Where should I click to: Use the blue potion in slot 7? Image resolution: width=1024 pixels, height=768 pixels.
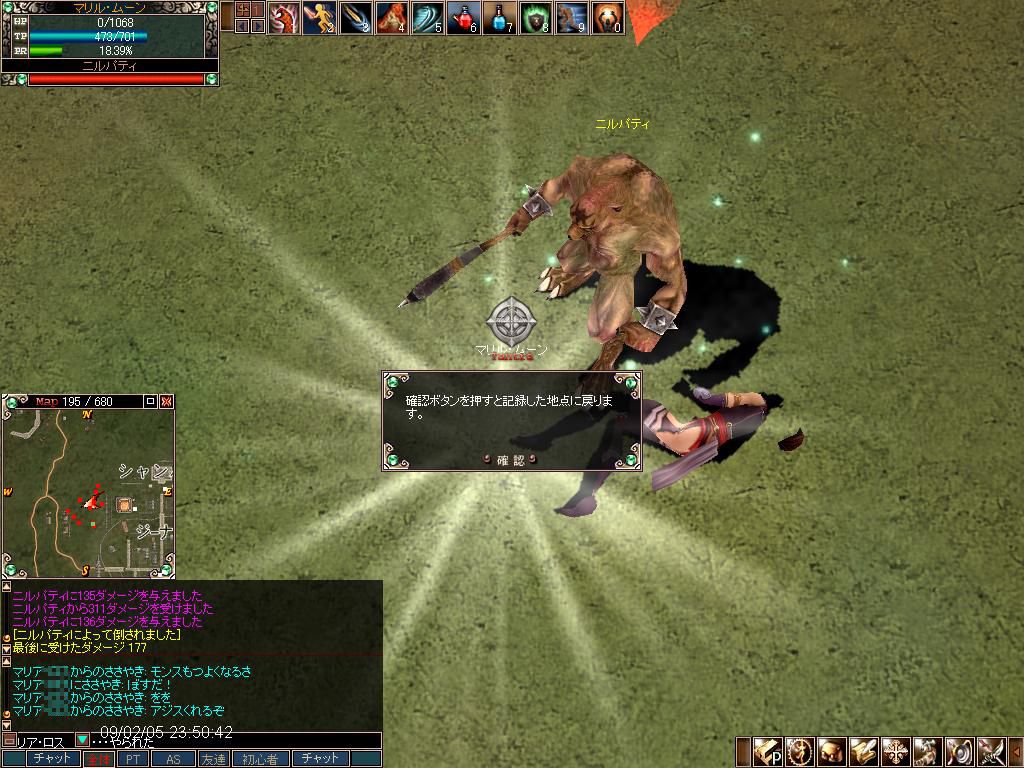tap(499, 18)
